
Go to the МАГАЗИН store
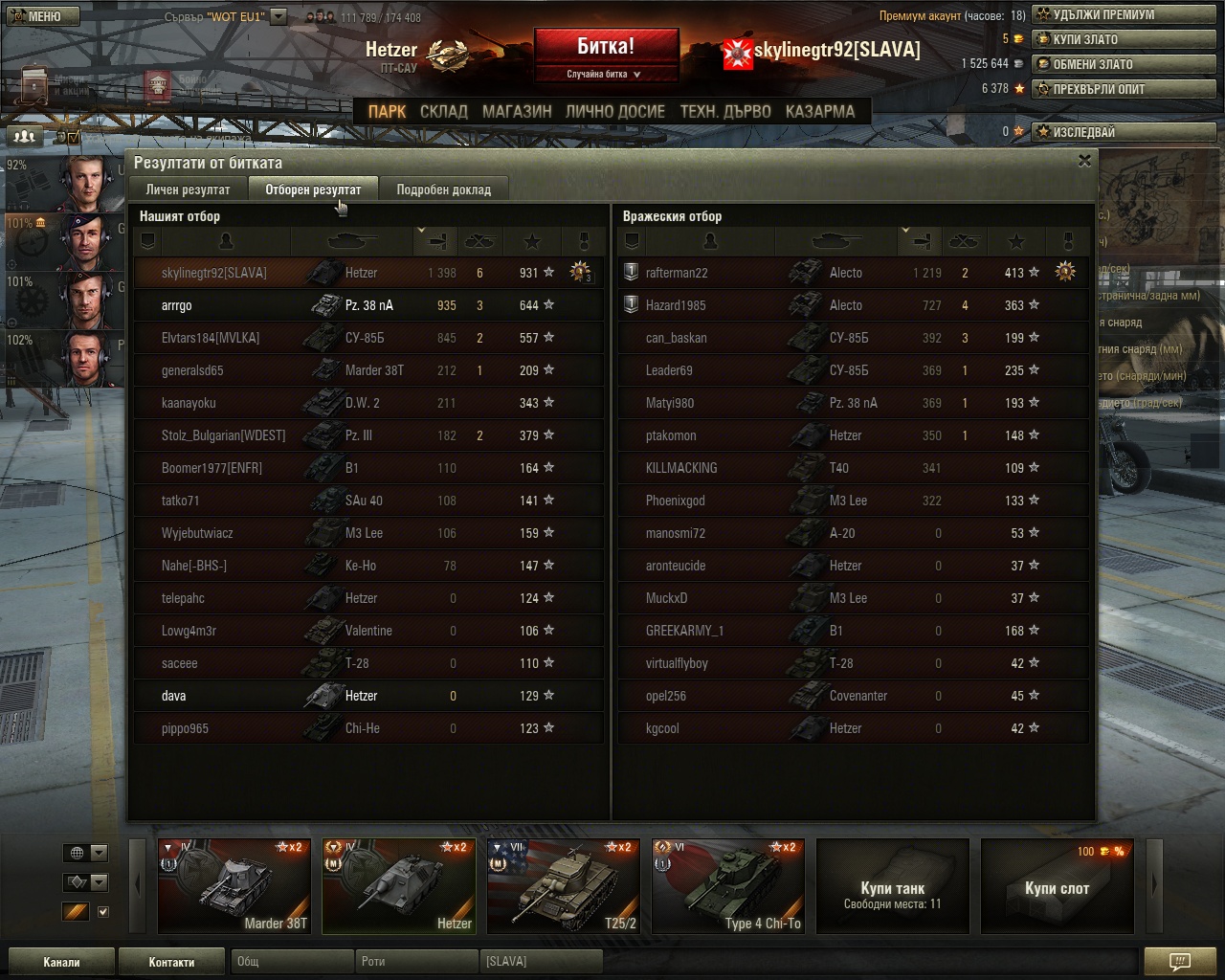(517, 111)
